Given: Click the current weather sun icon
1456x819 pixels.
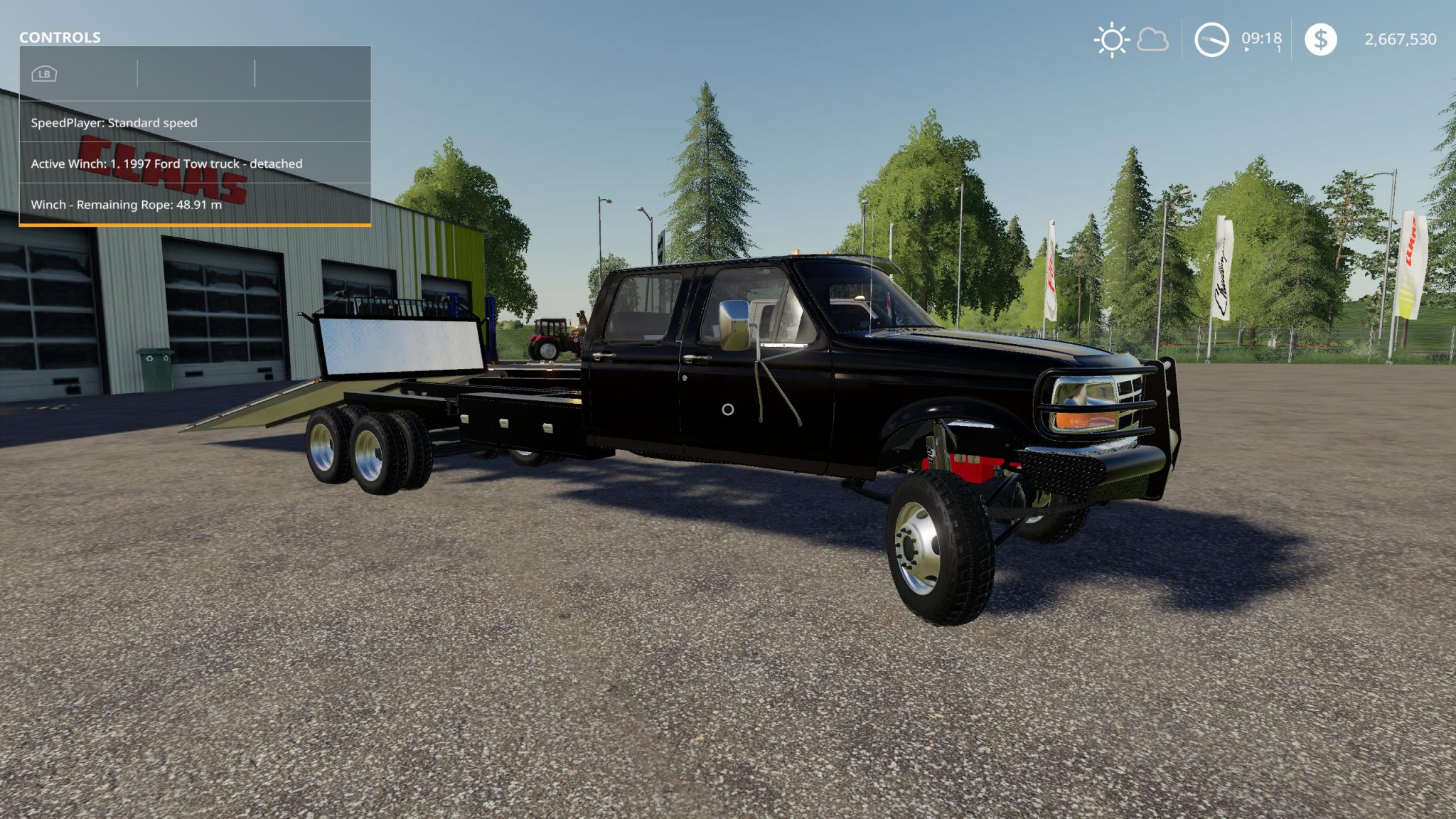Looking at the screenshot, I should (x=1111, y=40).
